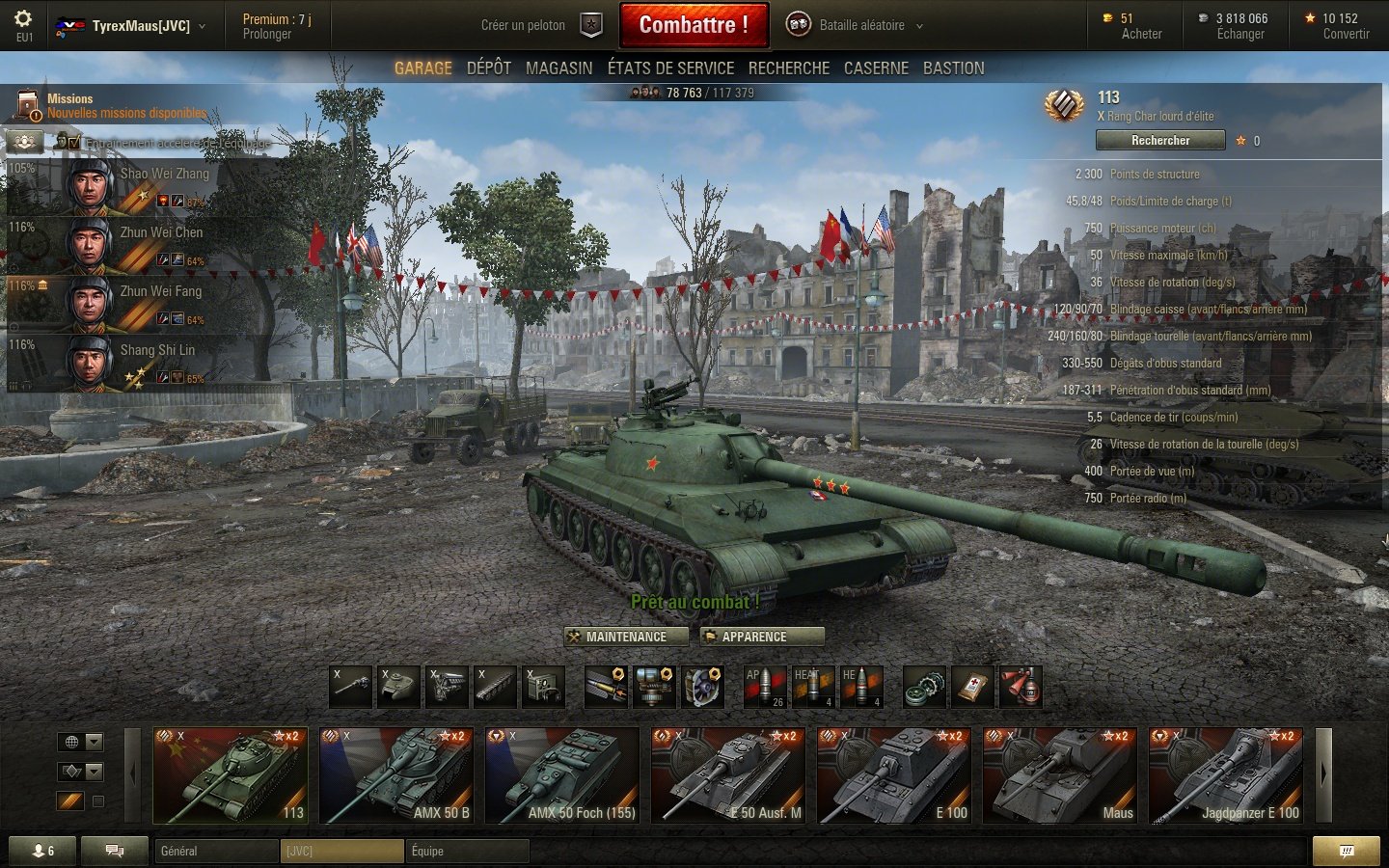Click the ventilation equipment icon
Viewport: 1389px width, 868px height.
(703, 686)
